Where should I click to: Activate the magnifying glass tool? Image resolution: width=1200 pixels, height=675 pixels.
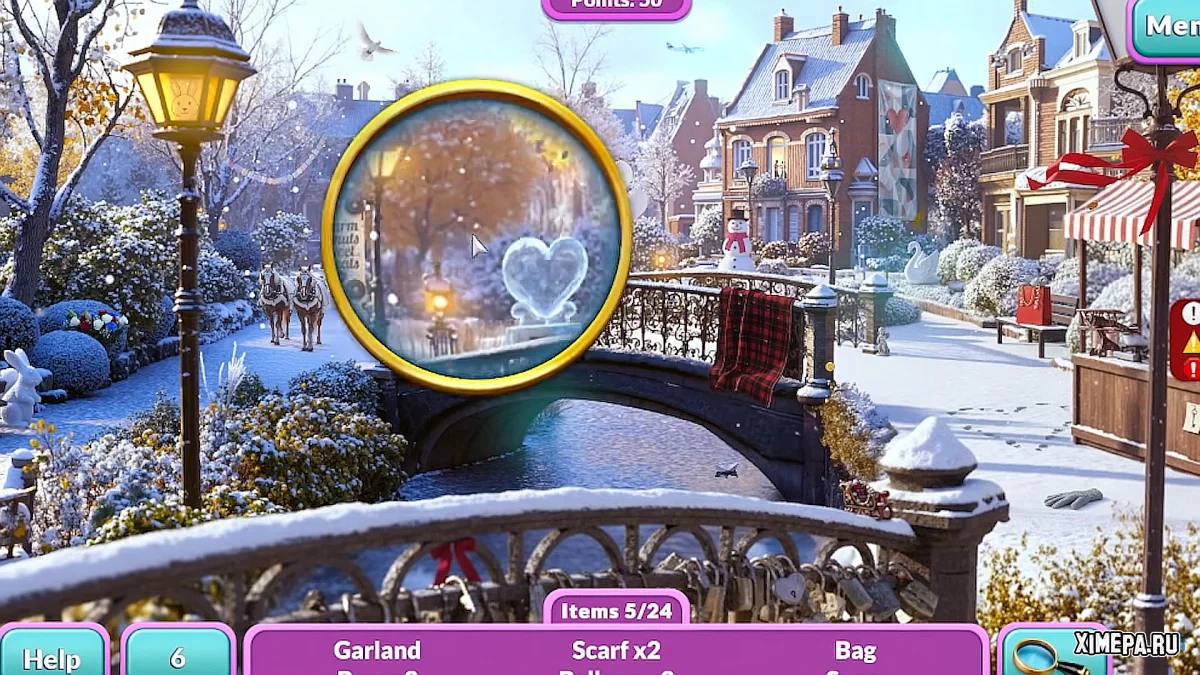pyautogui.click(x=1040, y=655)
